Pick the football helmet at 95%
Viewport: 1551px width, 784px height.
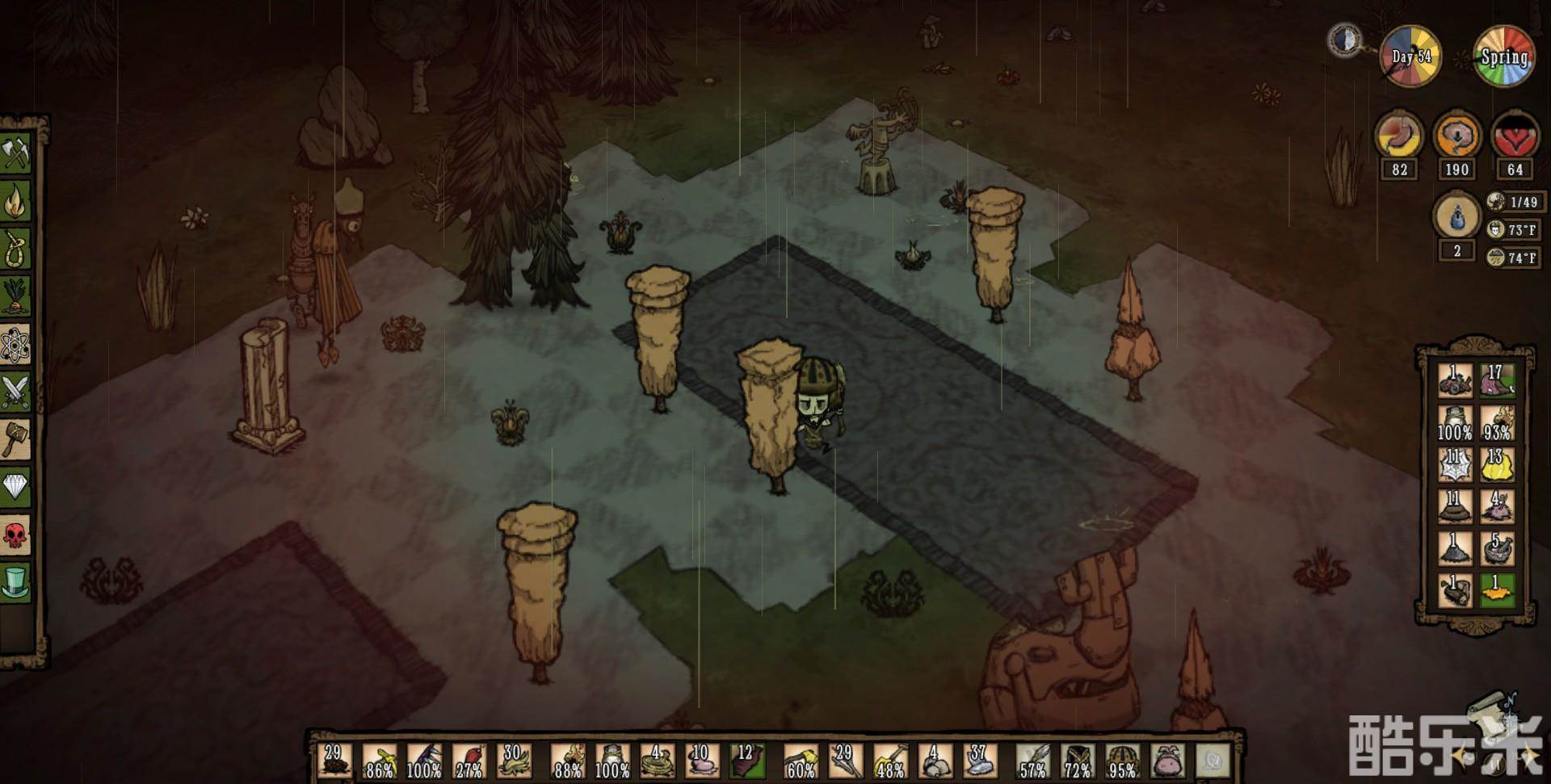coord(1121,761)
